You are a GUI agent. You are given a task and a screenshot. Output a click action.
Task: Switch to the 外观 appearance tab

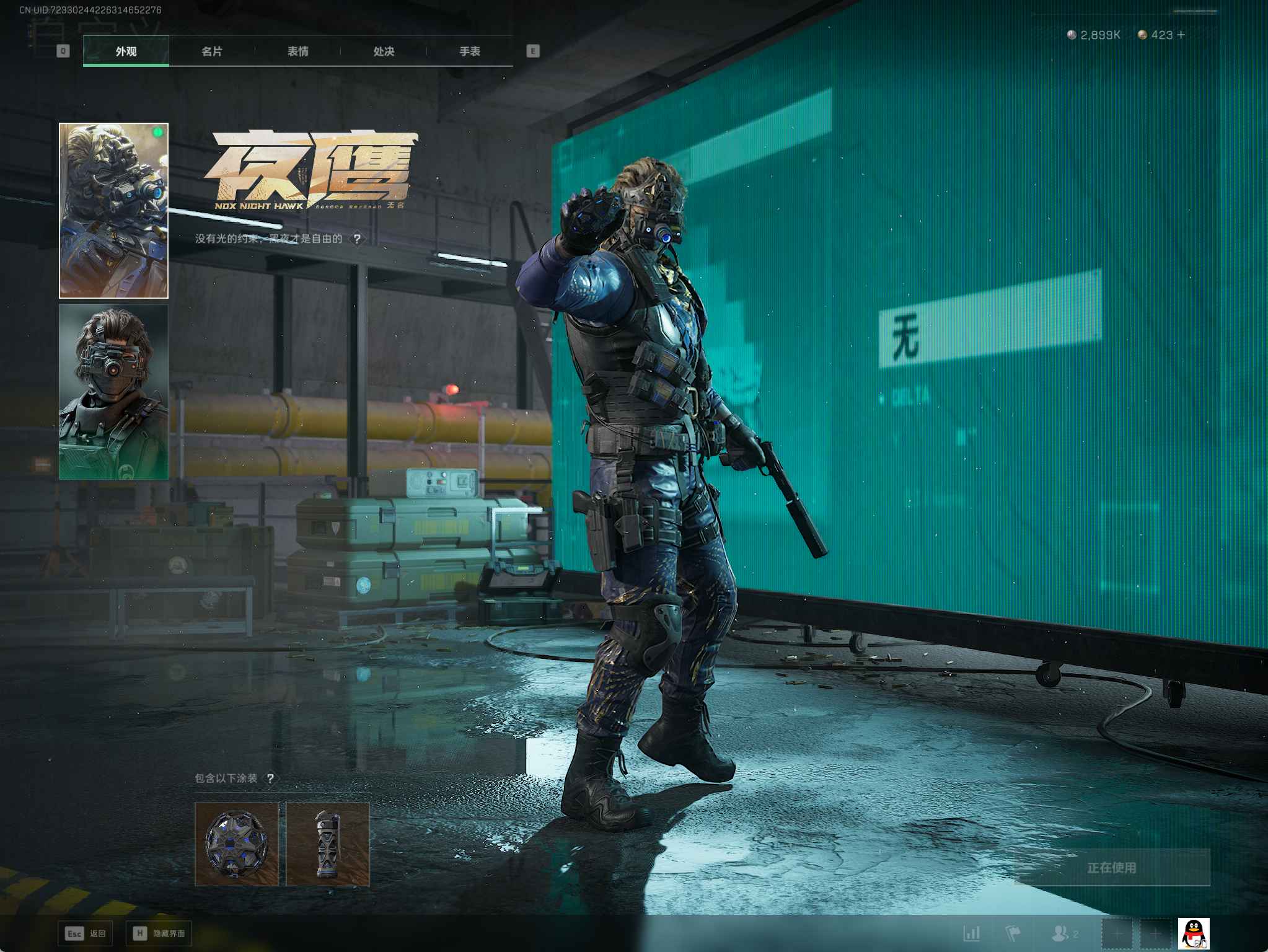126,51
